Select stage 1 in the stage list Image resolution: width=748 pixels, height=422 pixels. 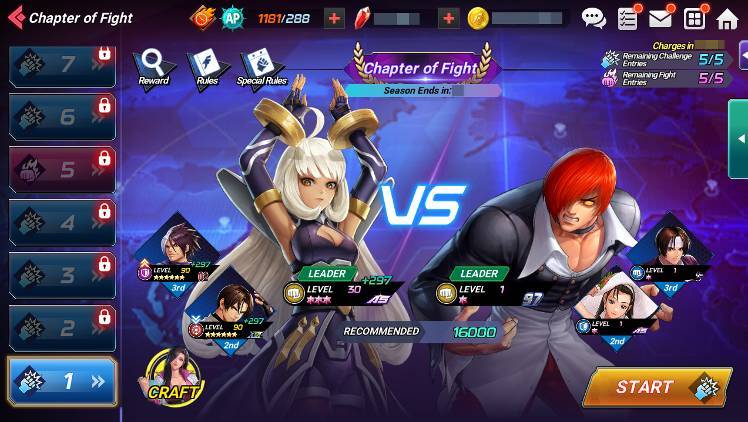pyautogui.click(x=61, y=381)
